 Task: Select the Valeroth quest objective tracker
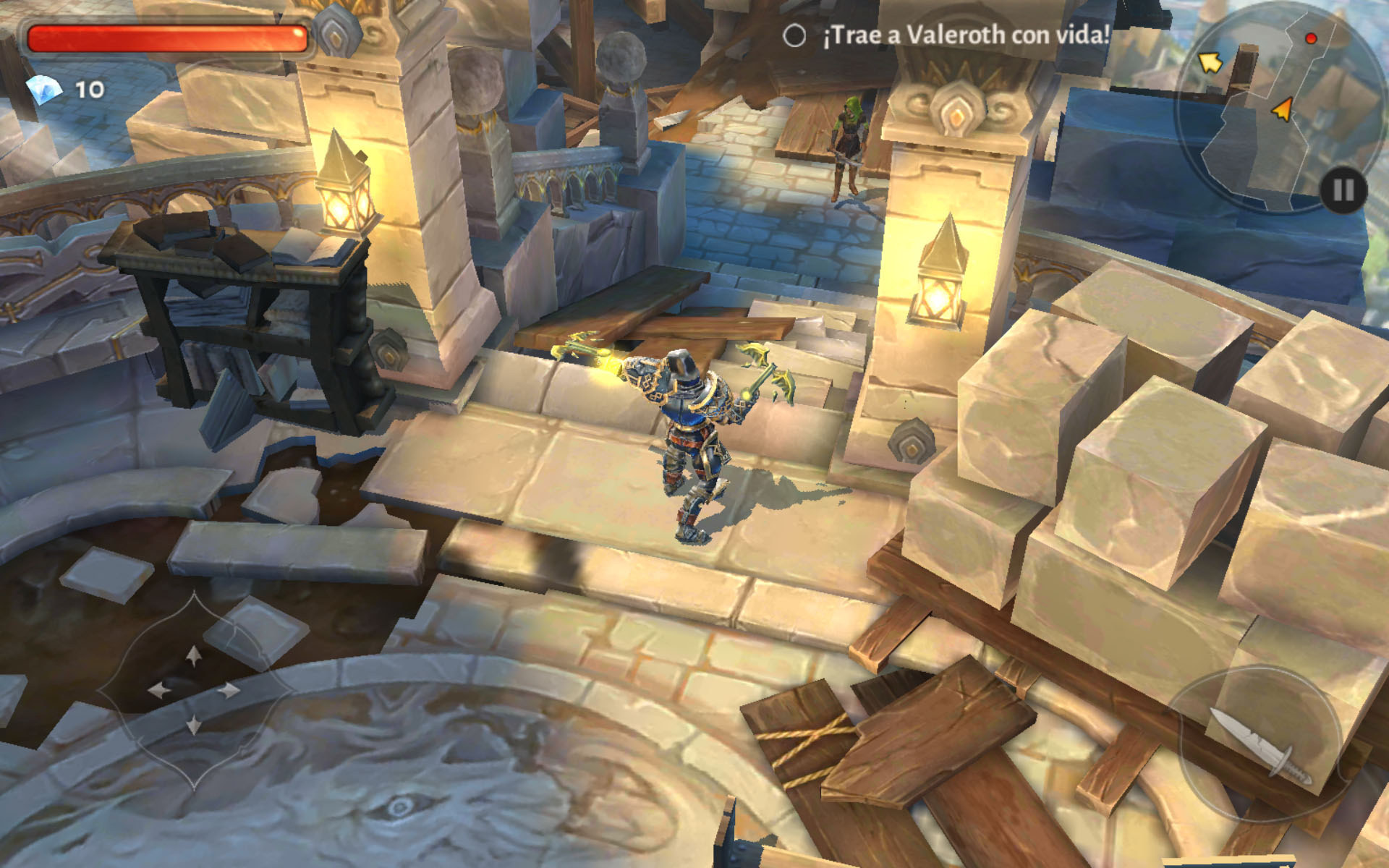click(948, 35)
